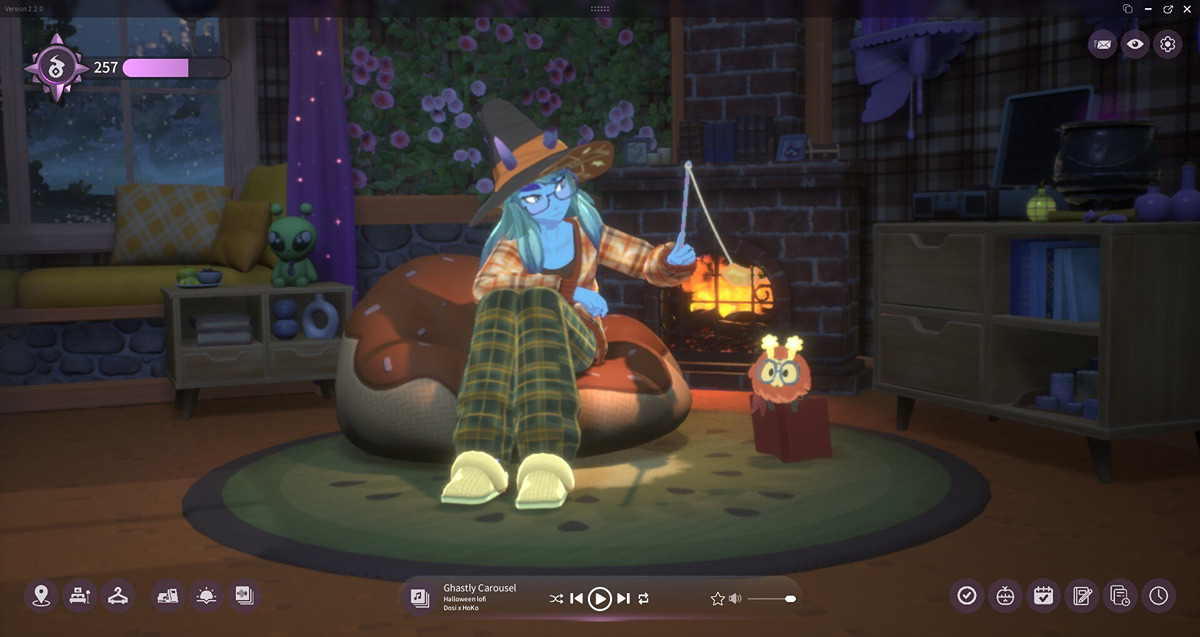Favorite the current song with the star
The height and width of the screenshot is (637, 1200).
pos(717,598)
